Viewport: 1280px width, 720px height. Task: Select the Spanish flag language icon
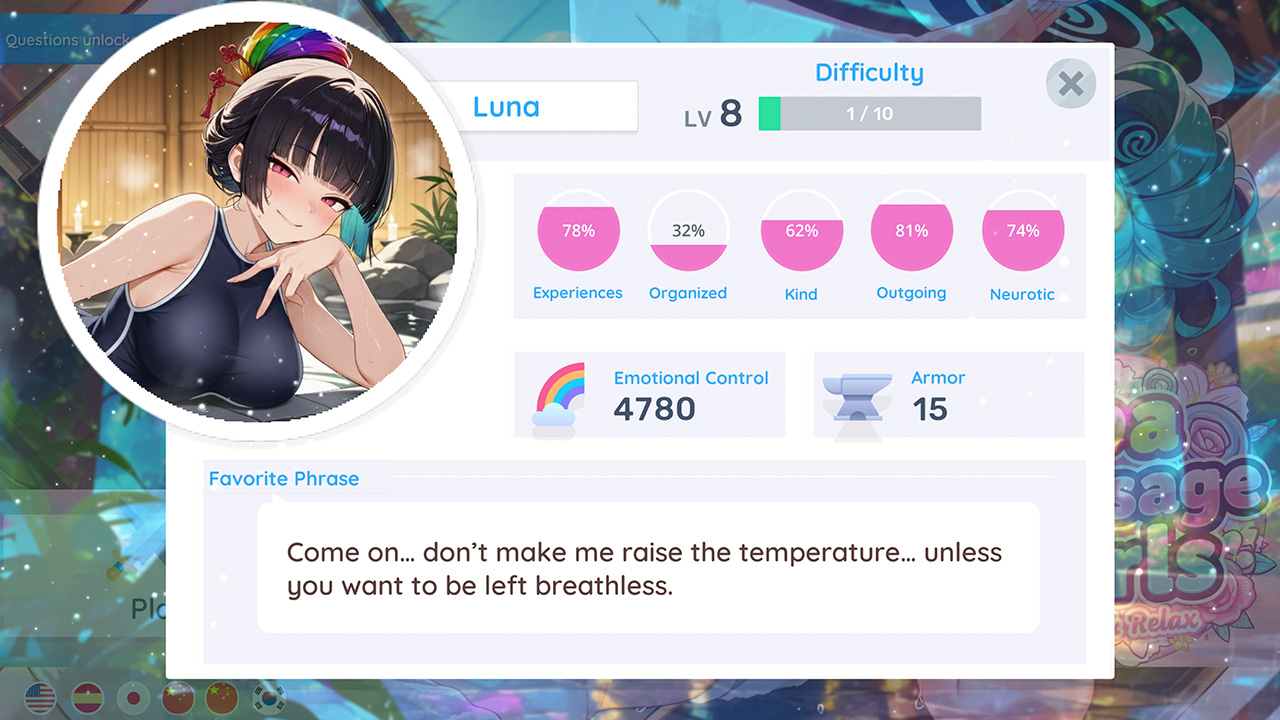(x=88, y=698)
